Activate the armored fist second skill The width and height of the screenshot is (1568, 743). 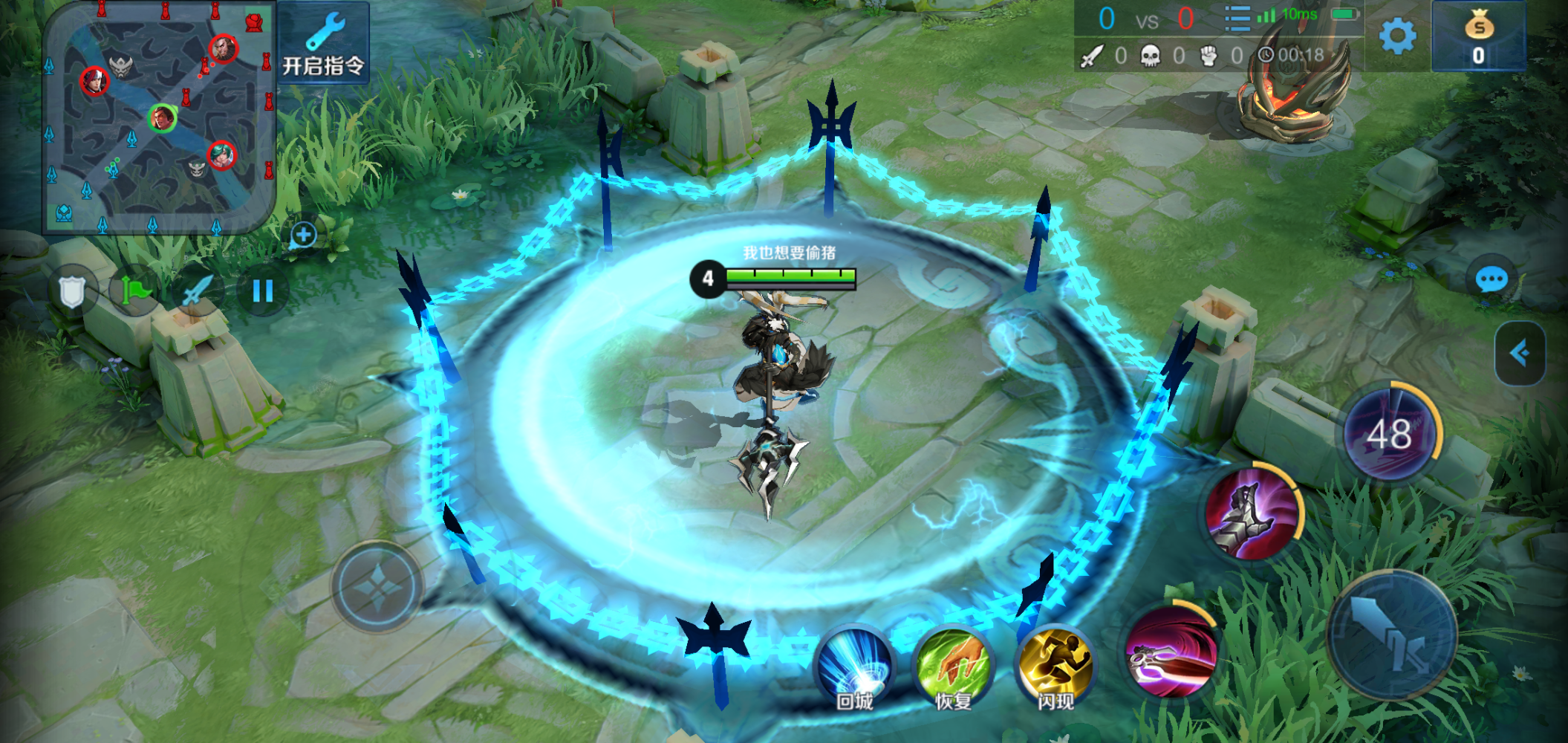(1252, 513)
